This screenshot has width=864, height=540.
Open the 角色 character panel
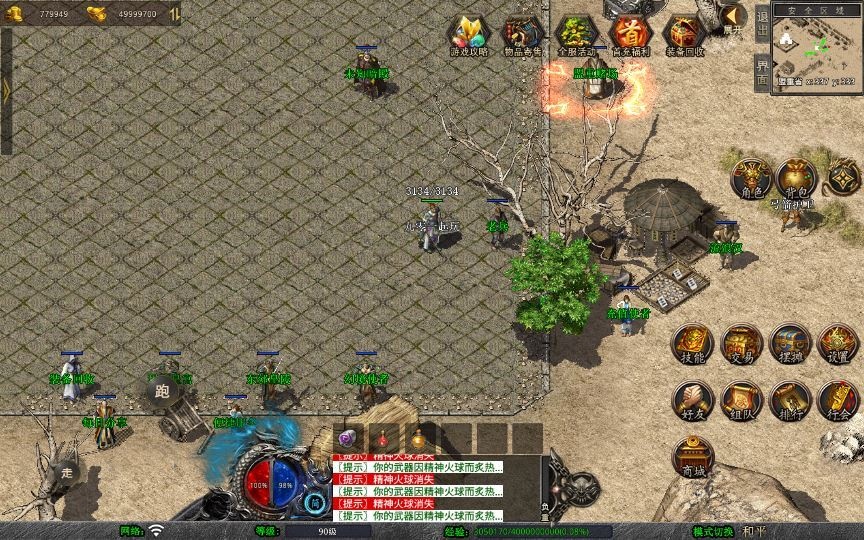click(x=752, y=177)
